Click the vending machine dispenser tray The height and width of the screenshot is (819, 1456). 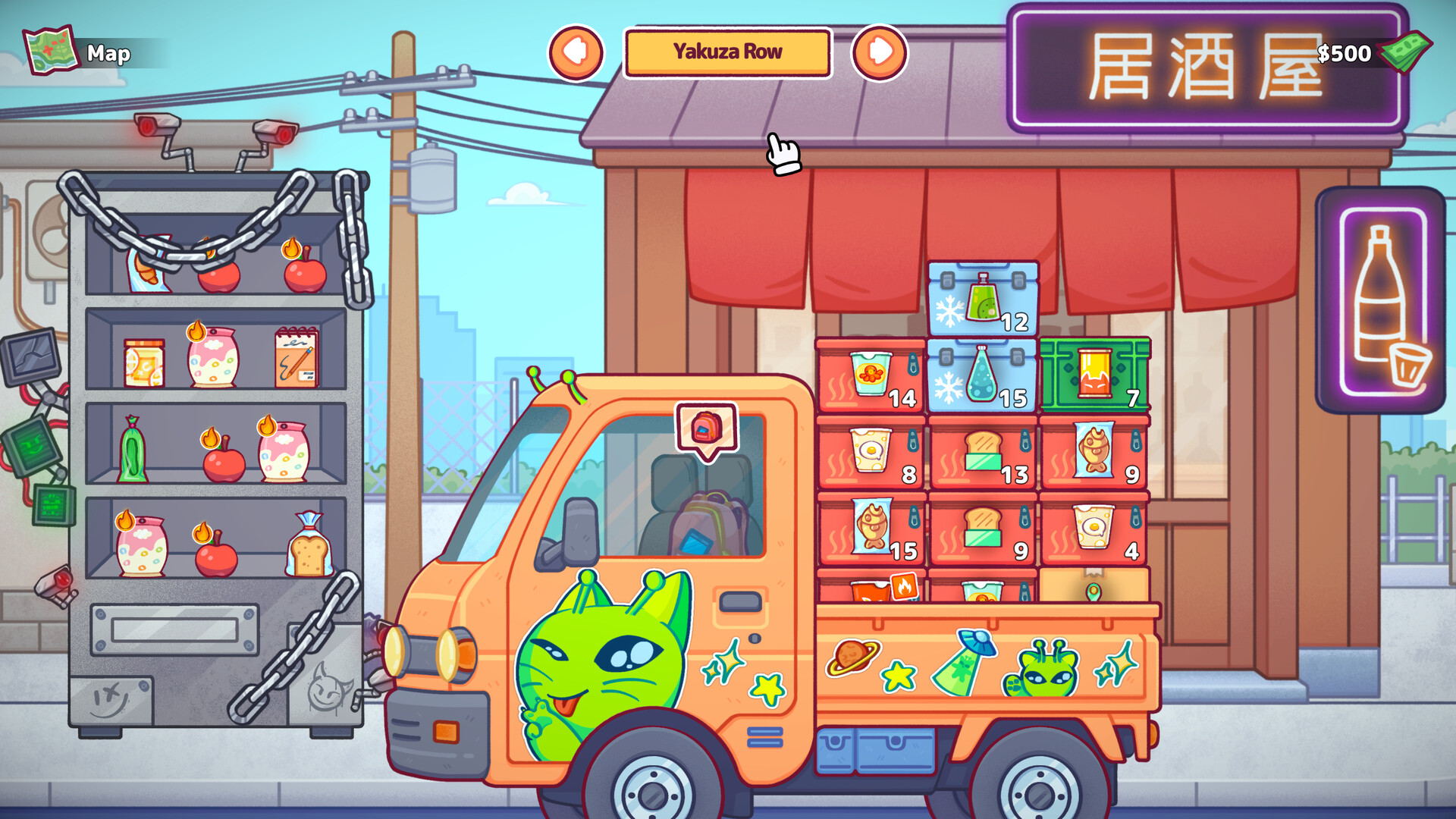click(x=173, y=629)
